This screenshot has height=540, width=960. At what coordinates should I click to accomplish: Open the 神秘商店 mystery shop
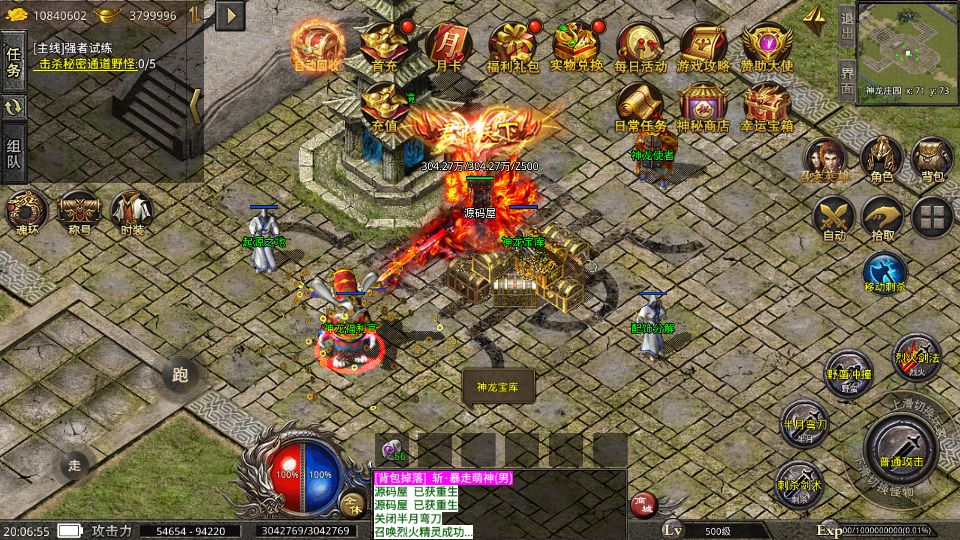tap(703, 105)
